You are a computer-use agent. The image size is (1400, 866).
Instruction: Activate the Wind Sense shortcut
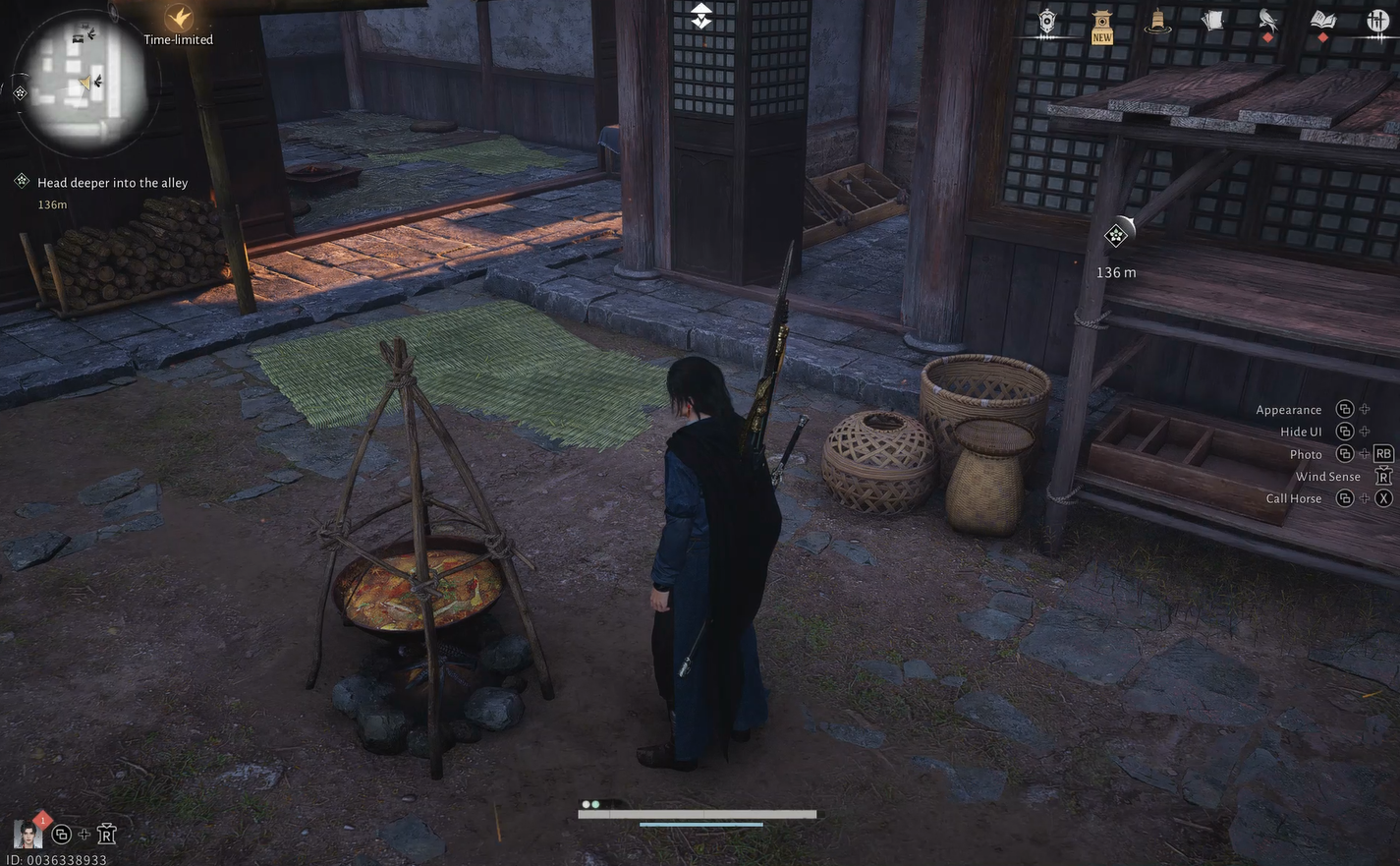click(x=1328, y=477)
